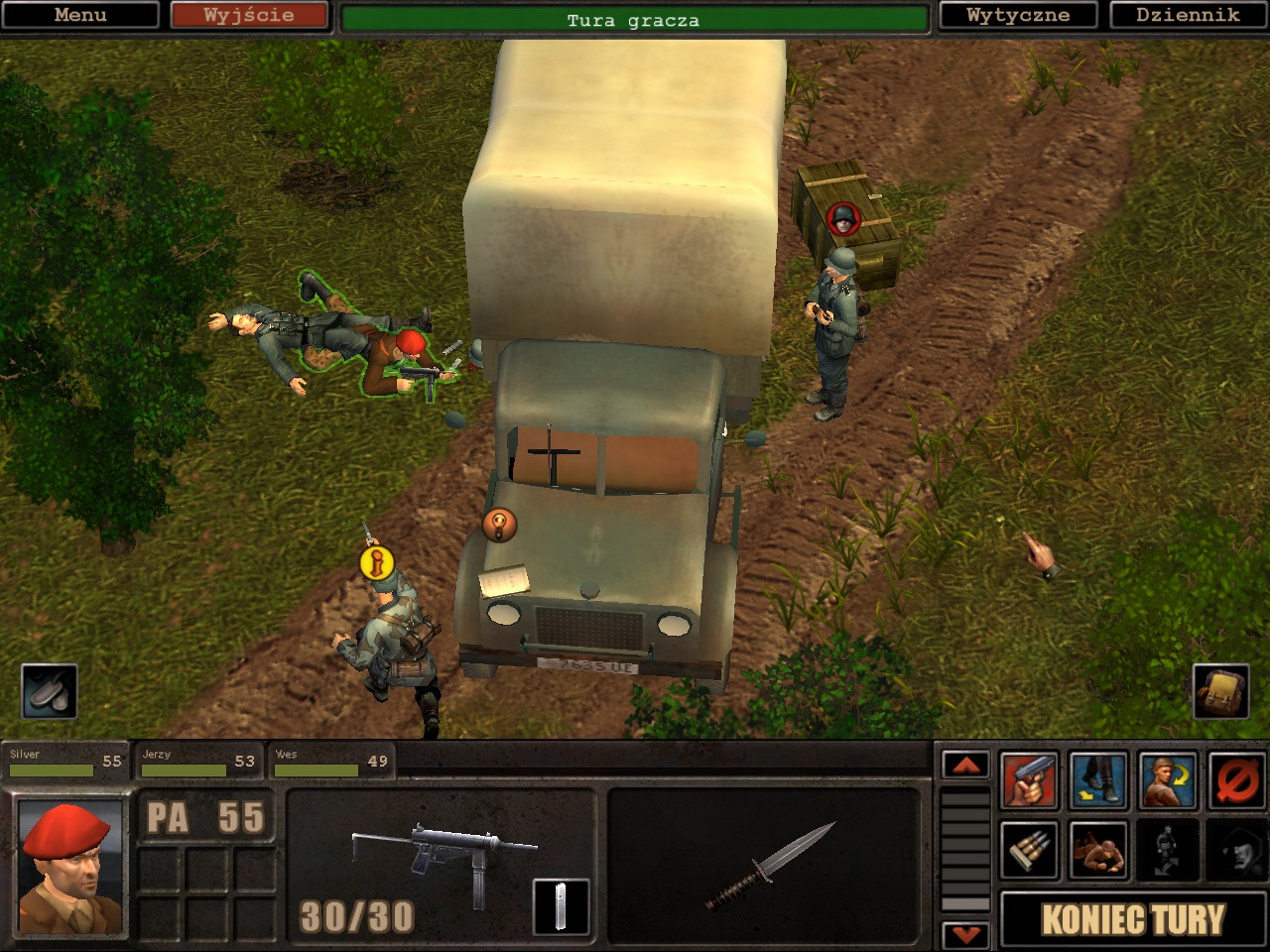
Task: Click the magazine ammo type box
Action: [561, 906]
